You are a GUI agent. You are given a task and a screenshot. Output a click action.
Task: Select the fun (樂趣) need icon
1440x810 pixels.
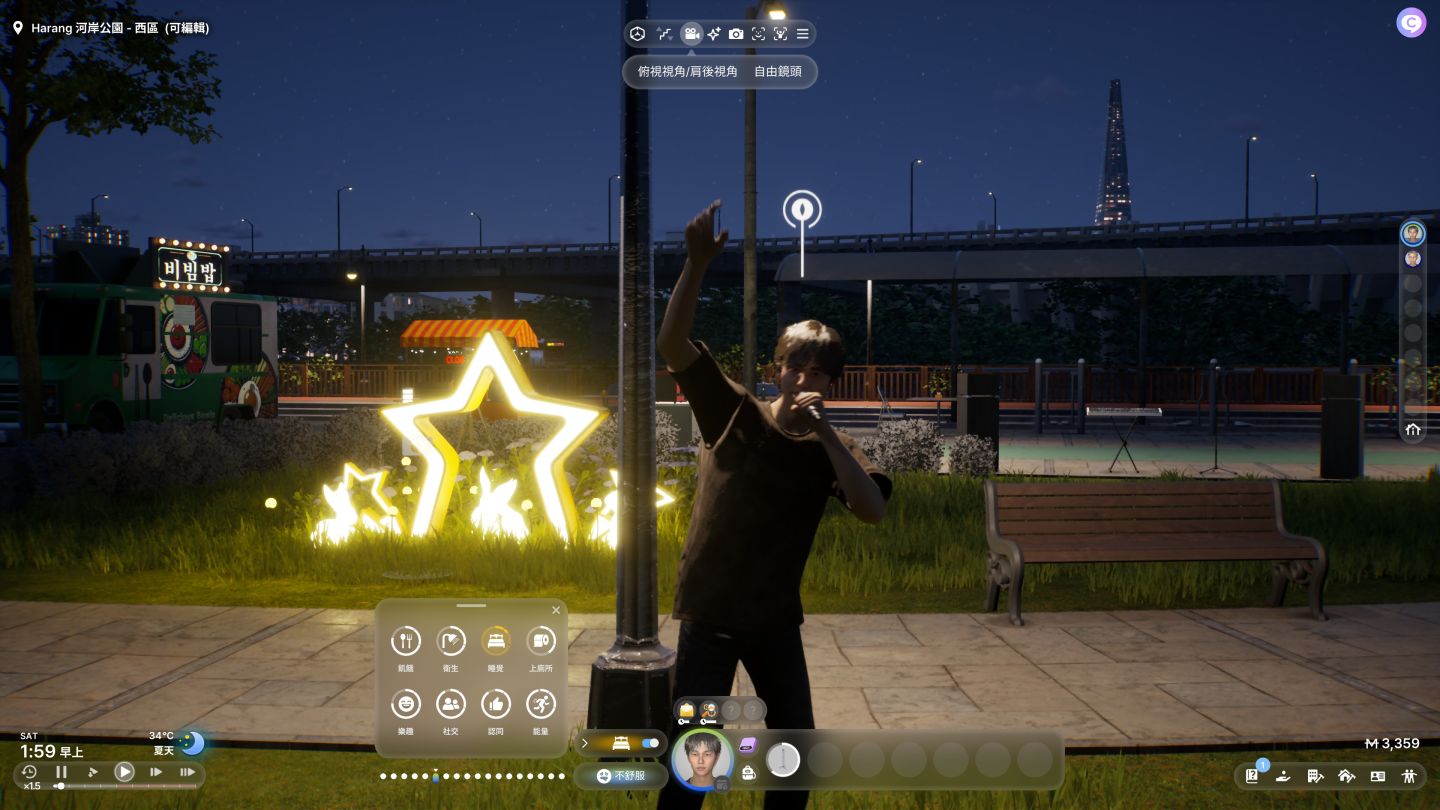[x=405, y=704]
